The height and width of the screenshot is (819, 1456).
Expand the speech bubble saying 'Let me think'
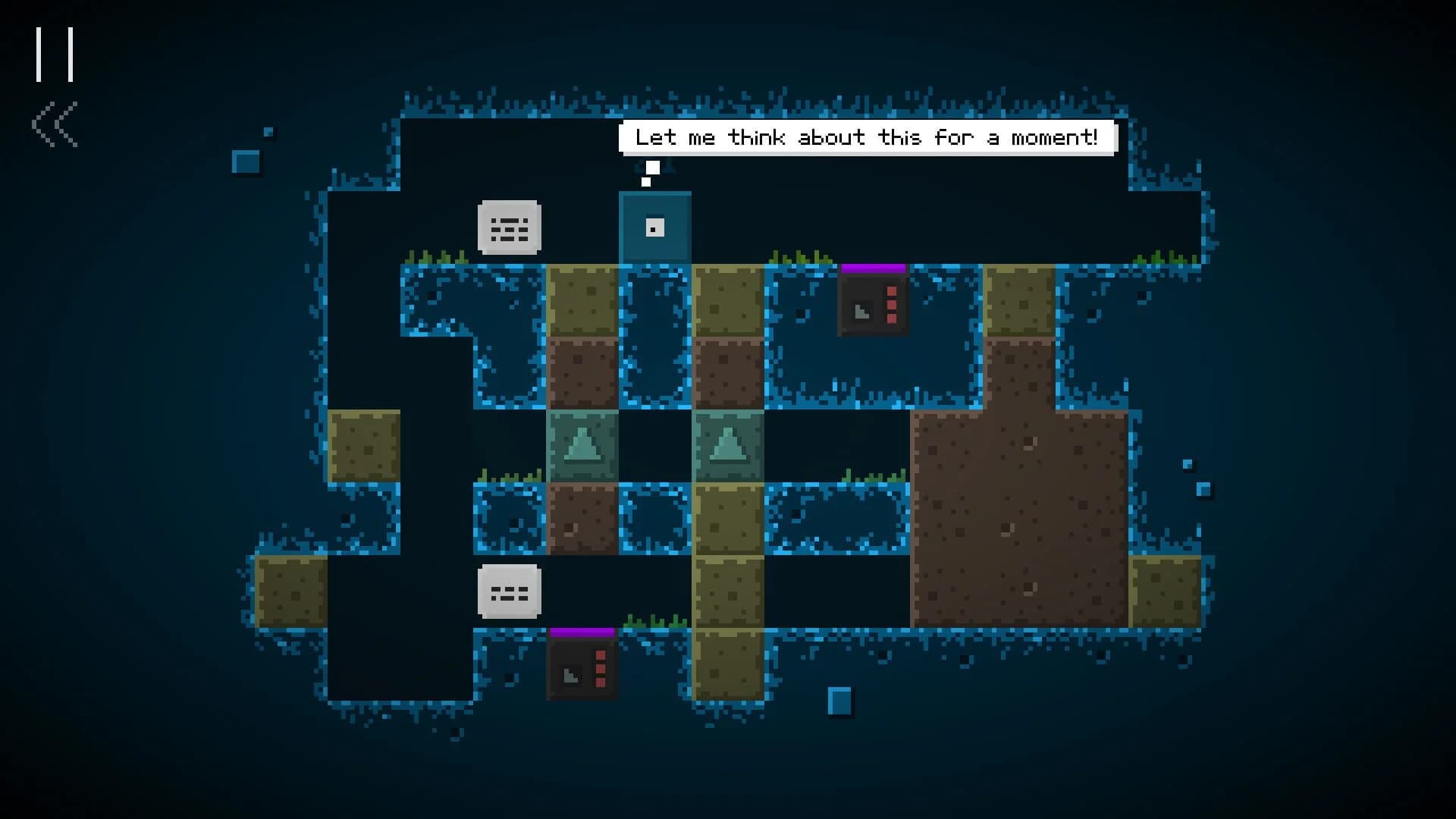point(867,137)
